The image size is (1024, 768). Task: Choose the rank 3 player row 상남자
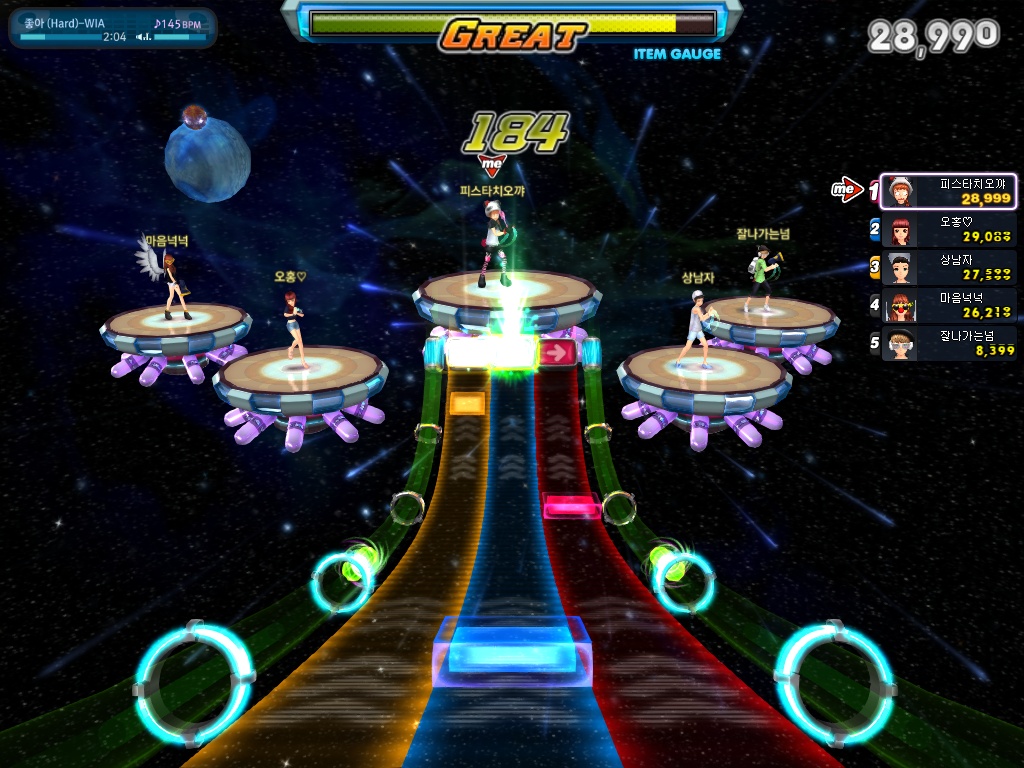tap(948, 267)
